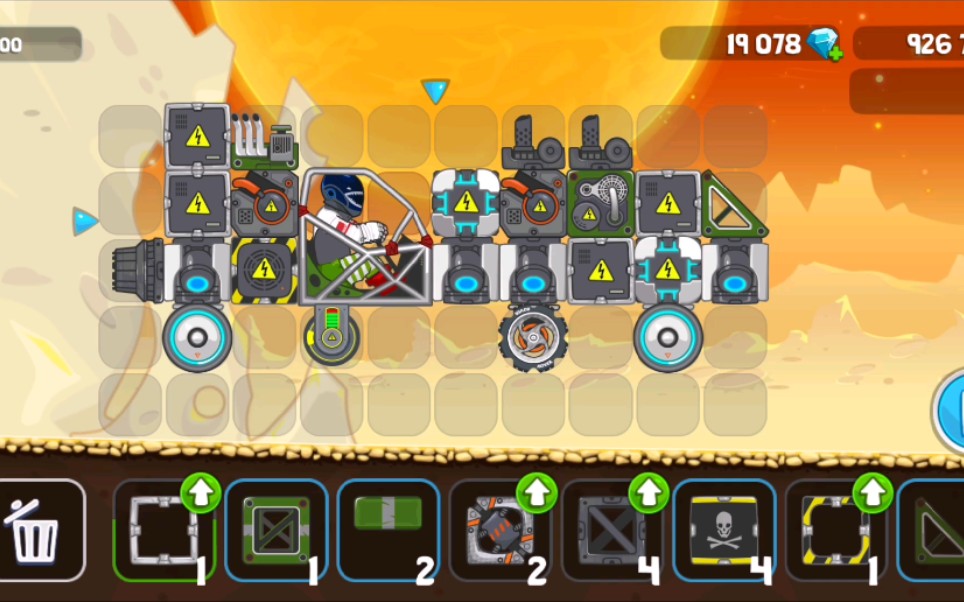Select the dark crossed metal crate part
964x602 pixels.
coord(611,530)
